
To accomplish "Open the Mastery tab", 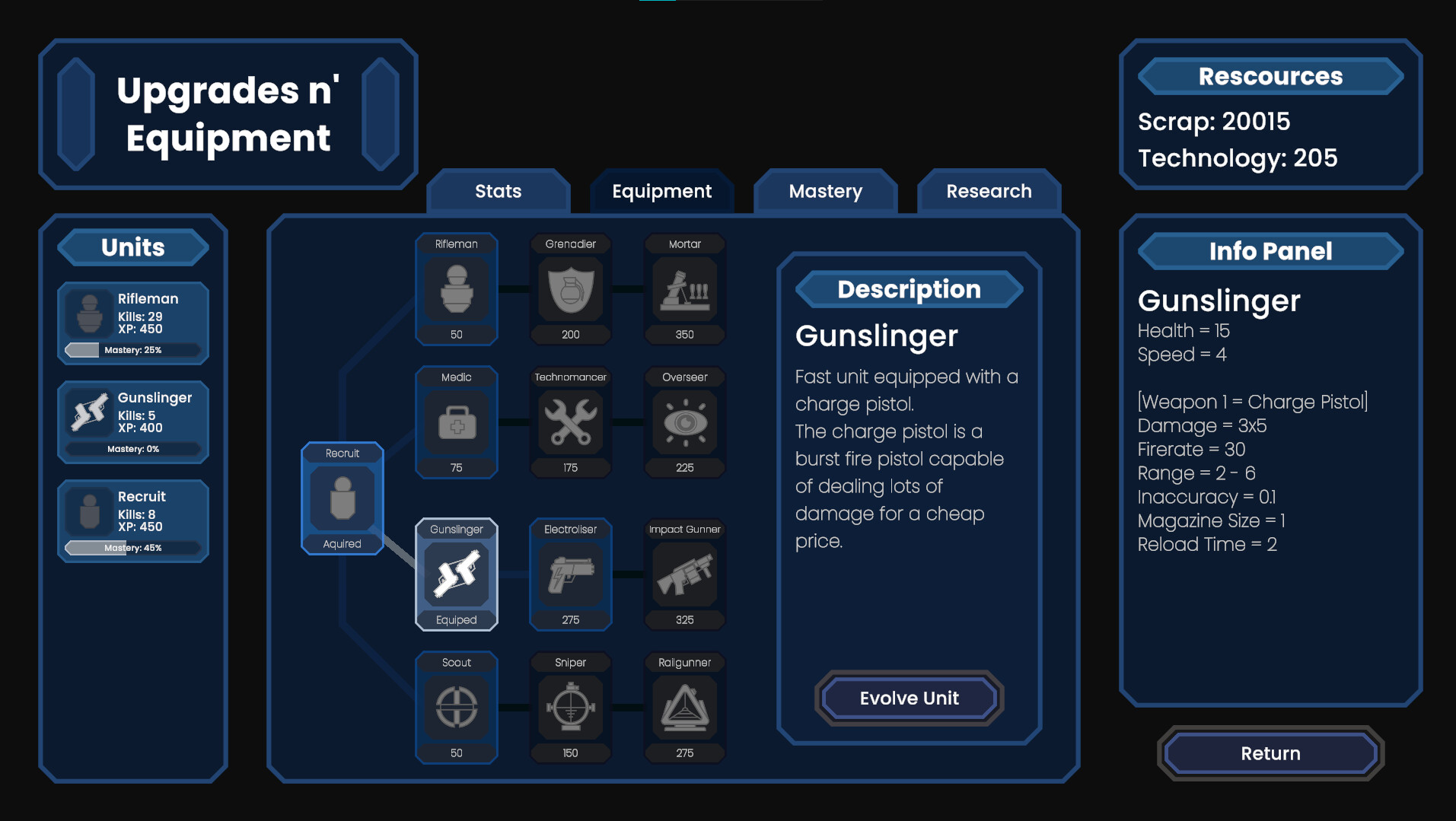I will click(x=824, y=192).
